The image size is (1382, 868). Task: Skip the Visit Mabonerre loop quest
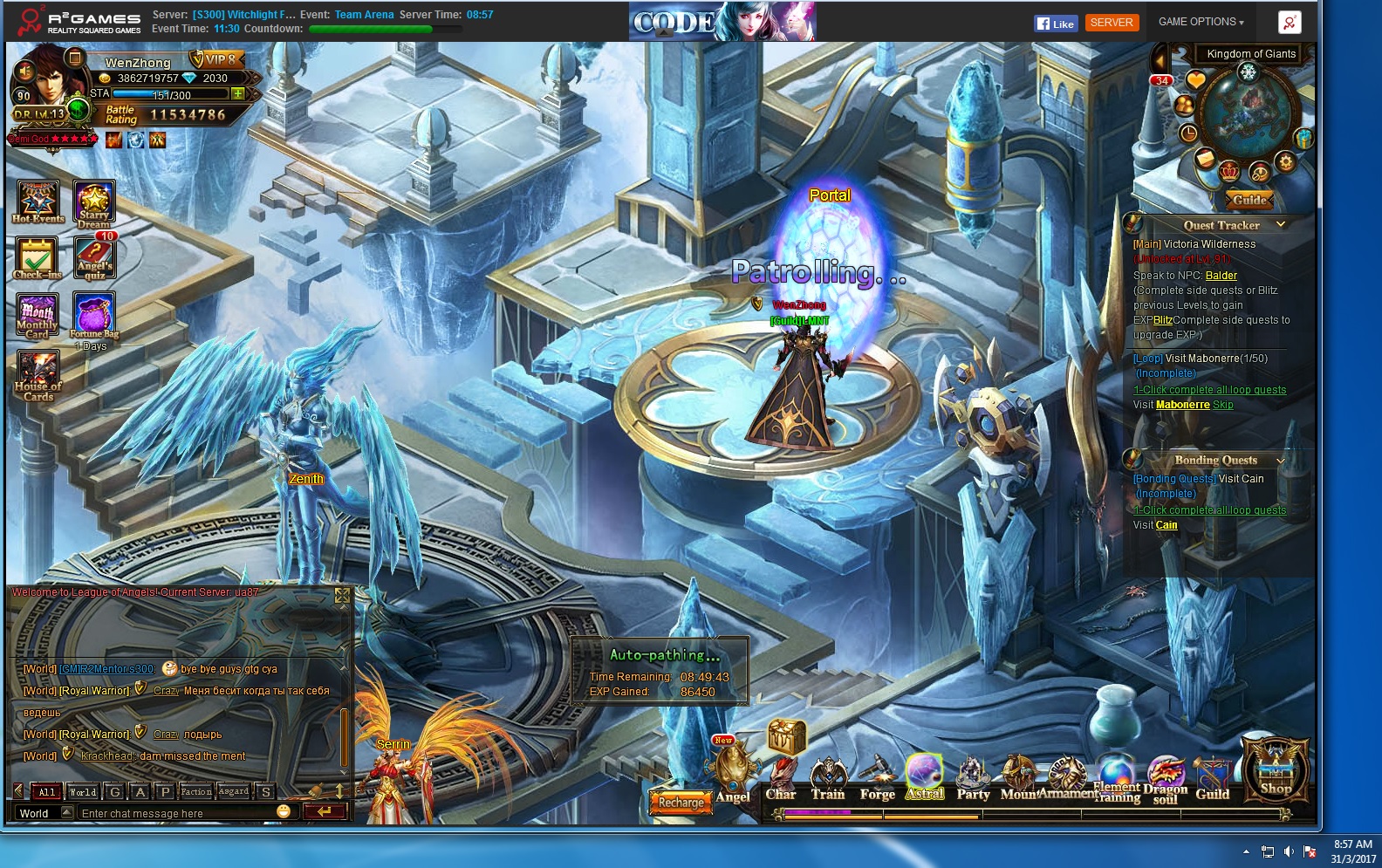coord(1223,405)
